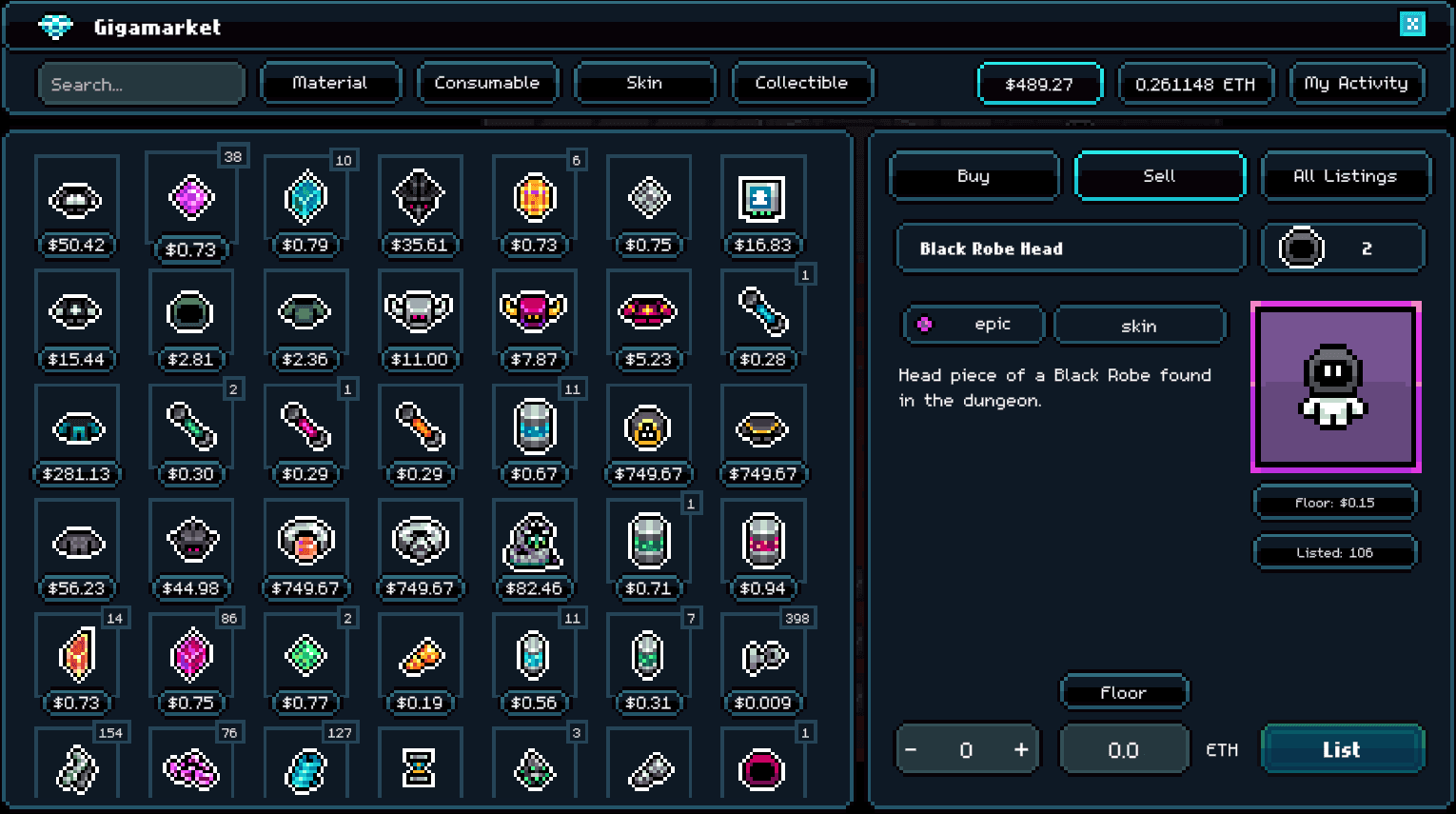Image resolution: width=1456 pixels, height=814 pixels.
Task: Click the visor item priced $281.13
Action: (77, 426)
